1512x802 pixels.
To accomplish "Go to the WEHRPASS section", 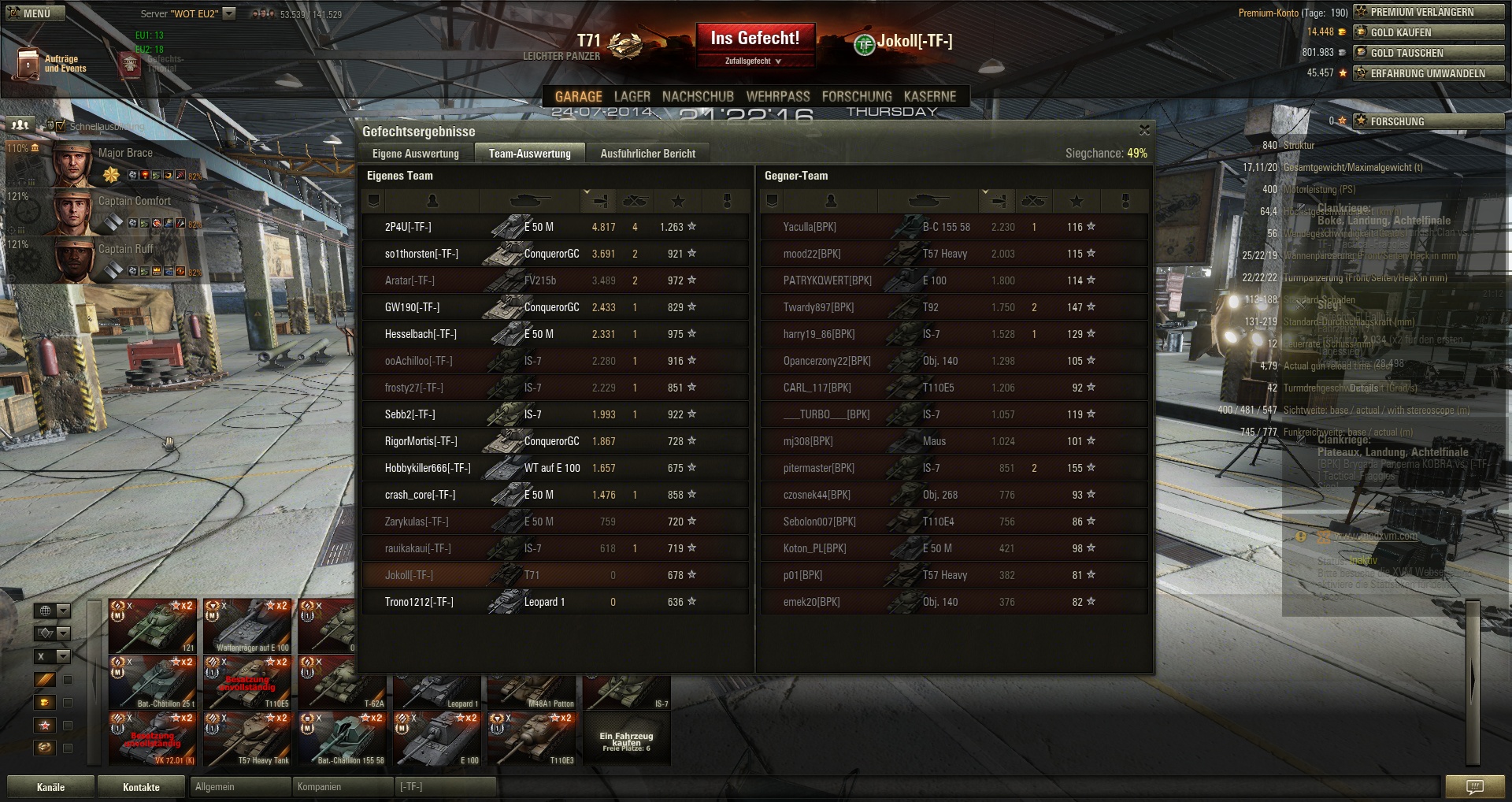I will (x=778, y=97).
